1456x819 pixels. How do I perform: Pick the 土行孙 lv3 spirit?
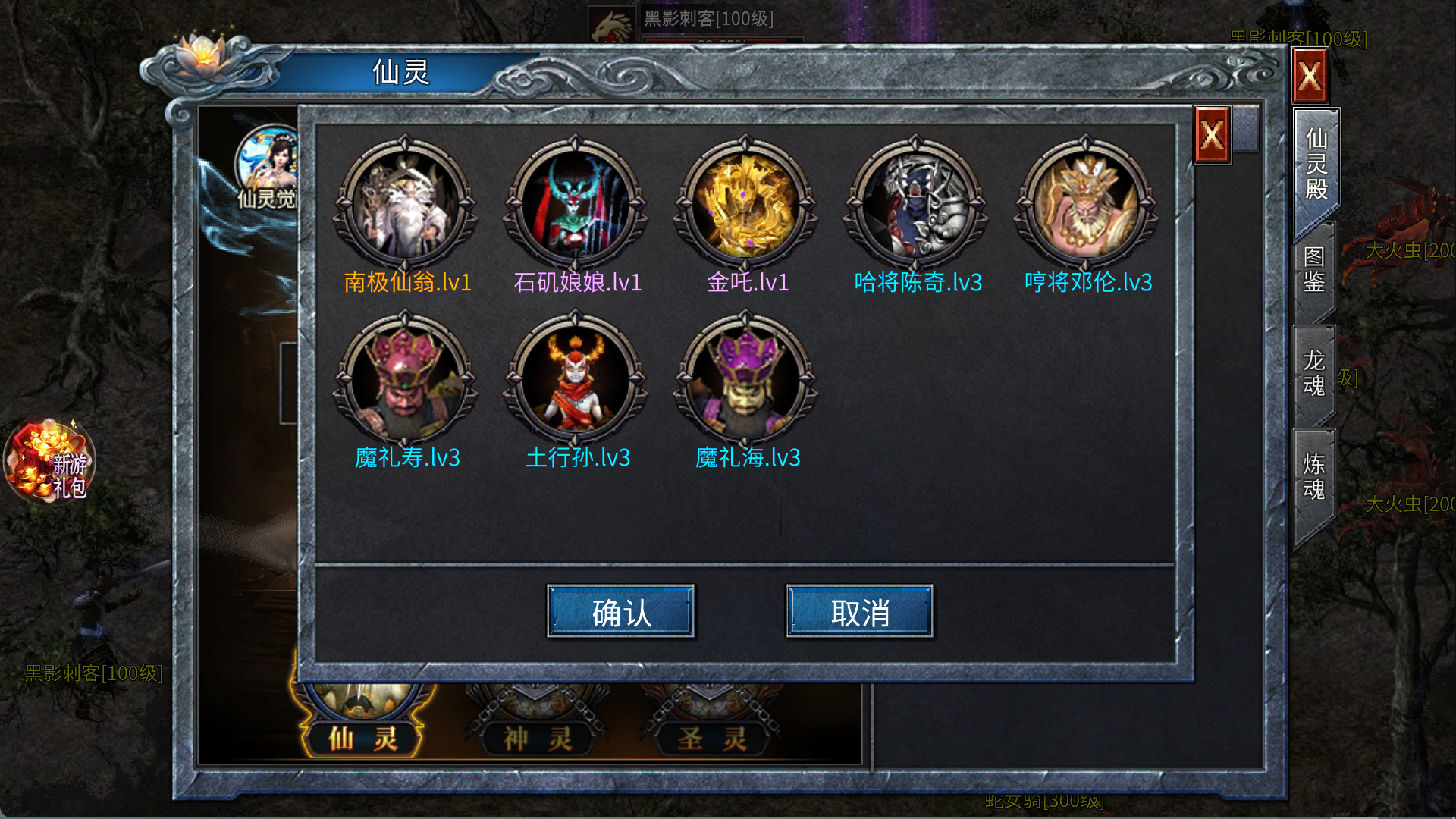click(576, 378)
